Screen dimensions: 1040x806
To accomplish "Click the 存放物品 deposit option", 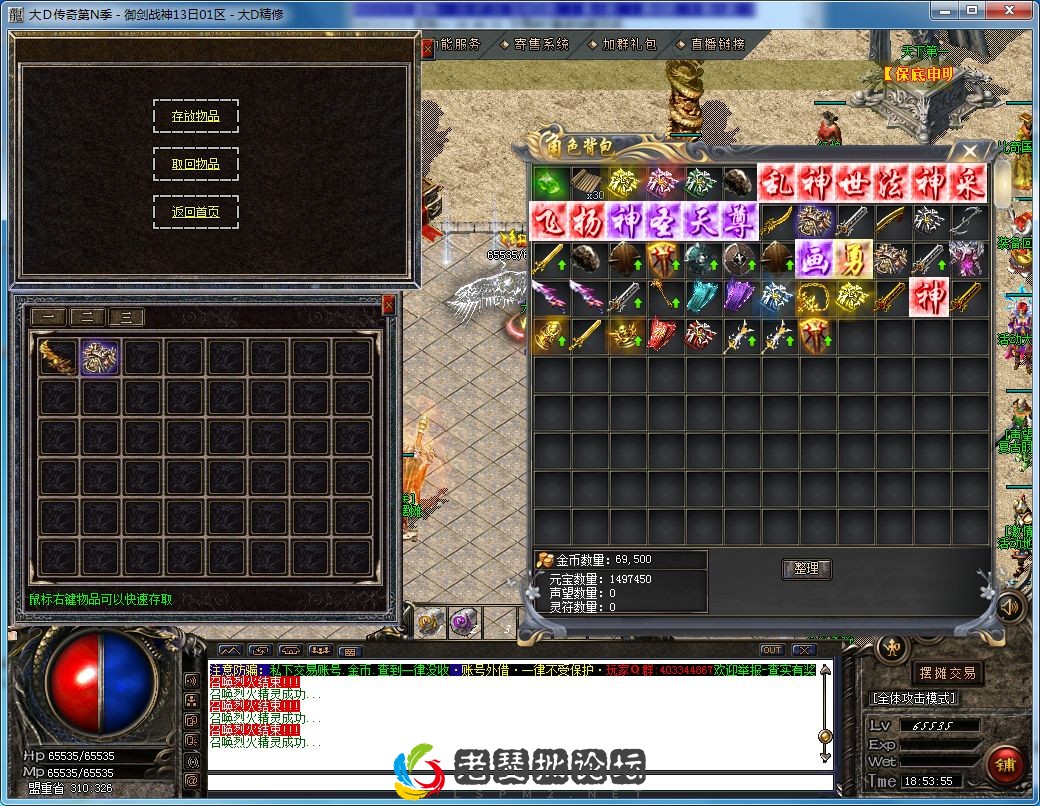I will coord(196,116).
